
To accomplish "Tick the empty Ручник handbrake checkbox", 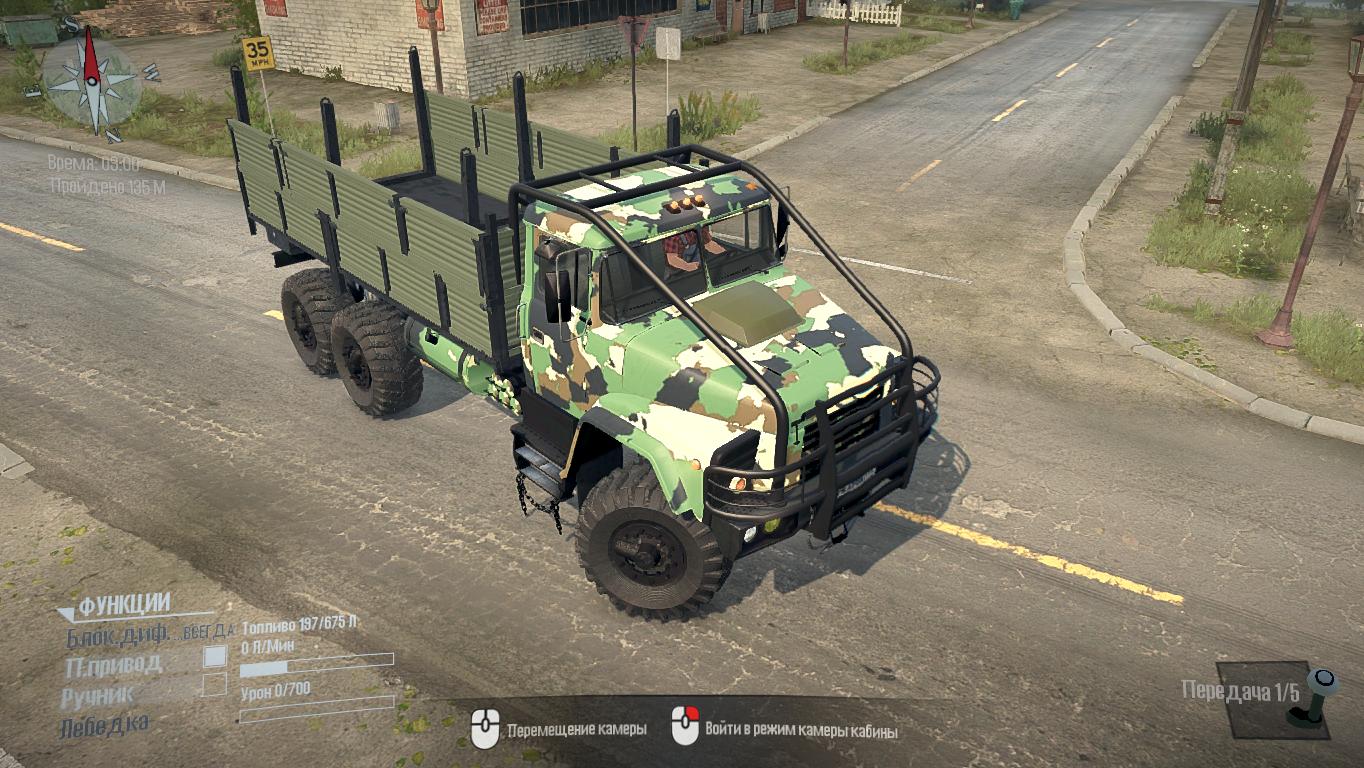I will pyautogui.click(x=214, y=685).
